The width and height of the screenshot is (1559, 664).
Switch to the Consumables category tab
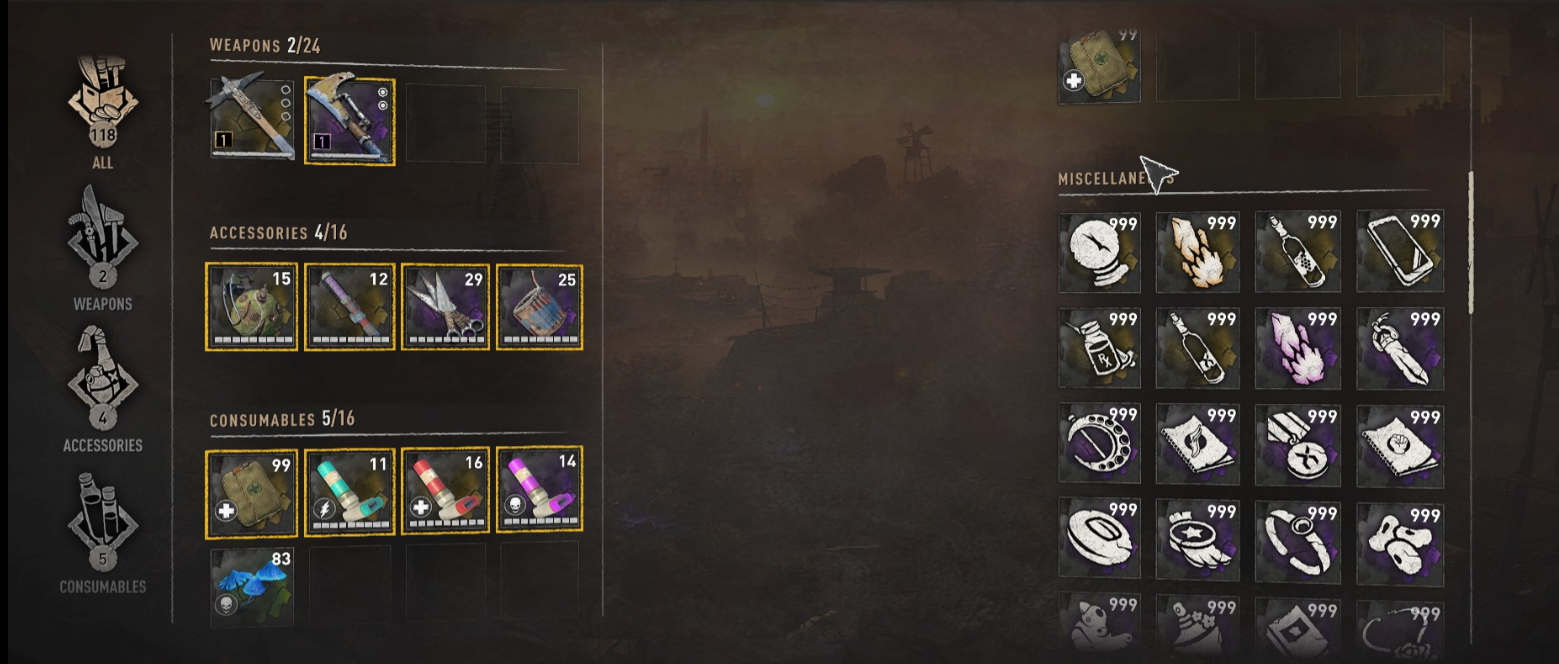click(102, 530)
